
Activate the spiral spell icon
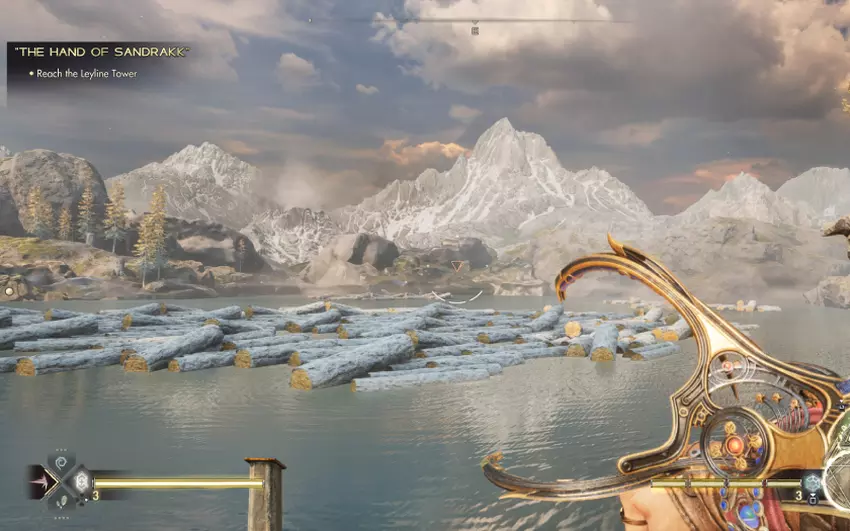click(60, 462)
